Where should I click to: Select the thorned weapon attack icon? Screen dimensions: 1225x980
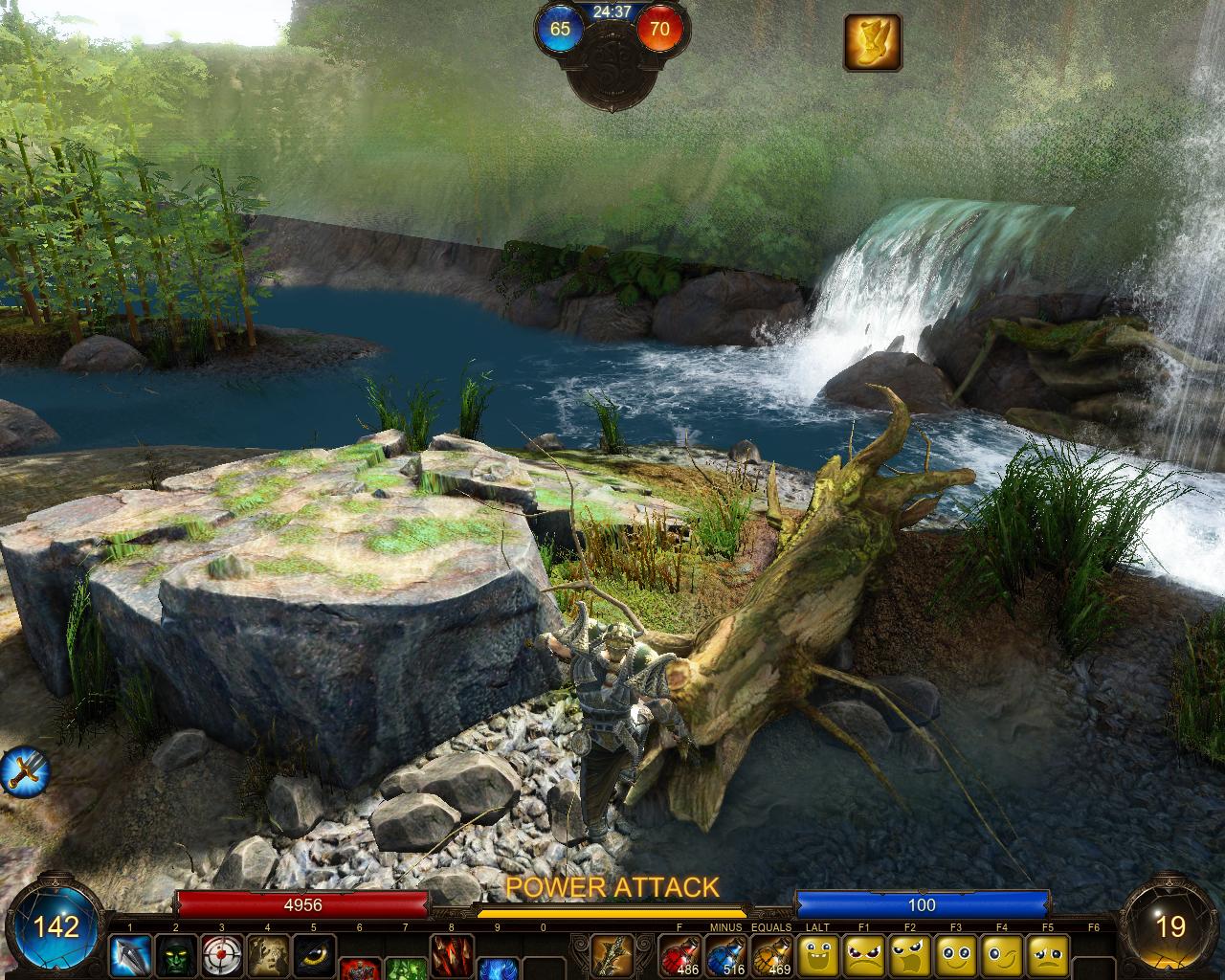(612, 955)
